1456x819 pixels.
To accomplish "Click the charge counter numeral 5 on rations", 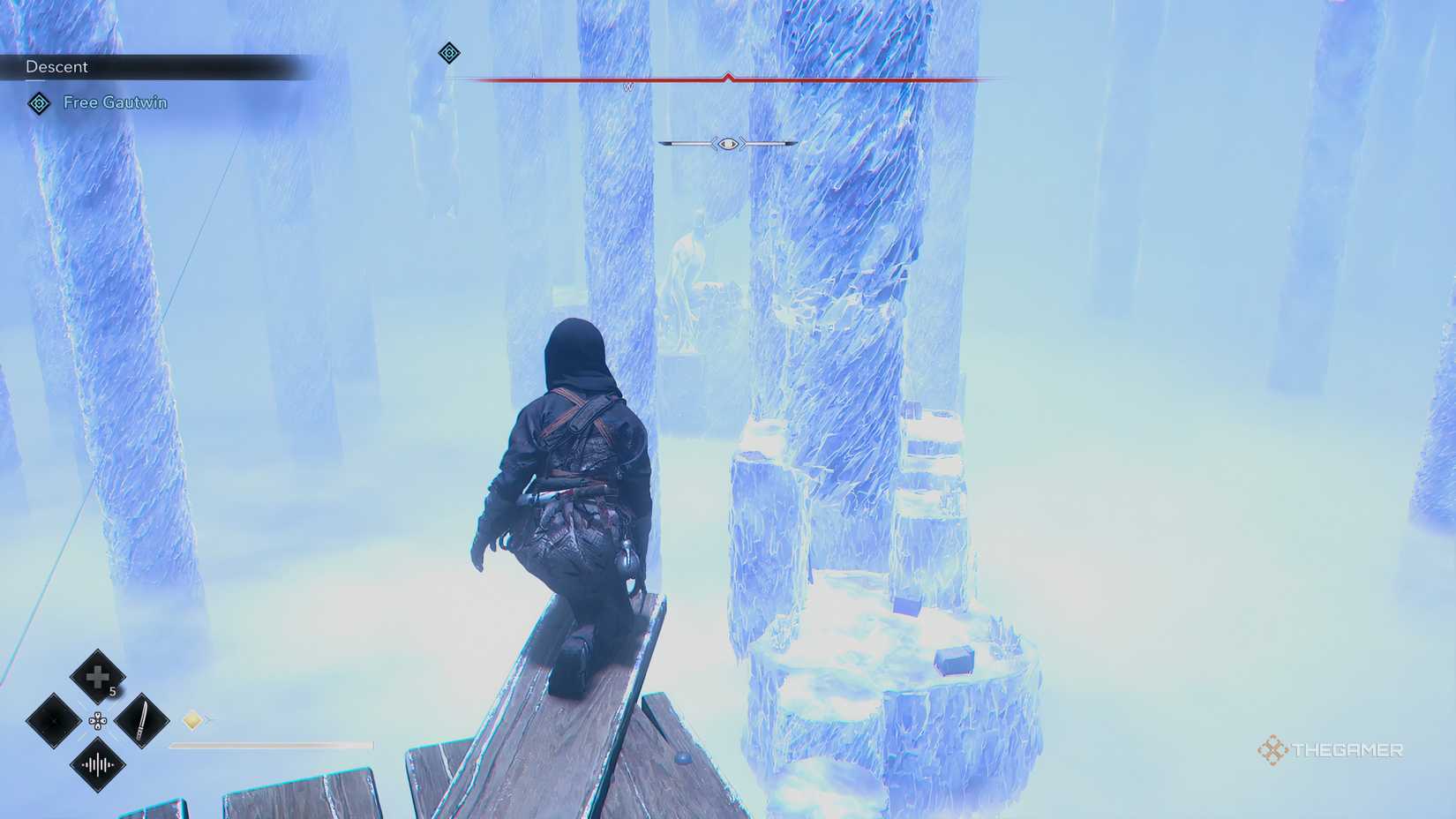I will pos(112,691).
